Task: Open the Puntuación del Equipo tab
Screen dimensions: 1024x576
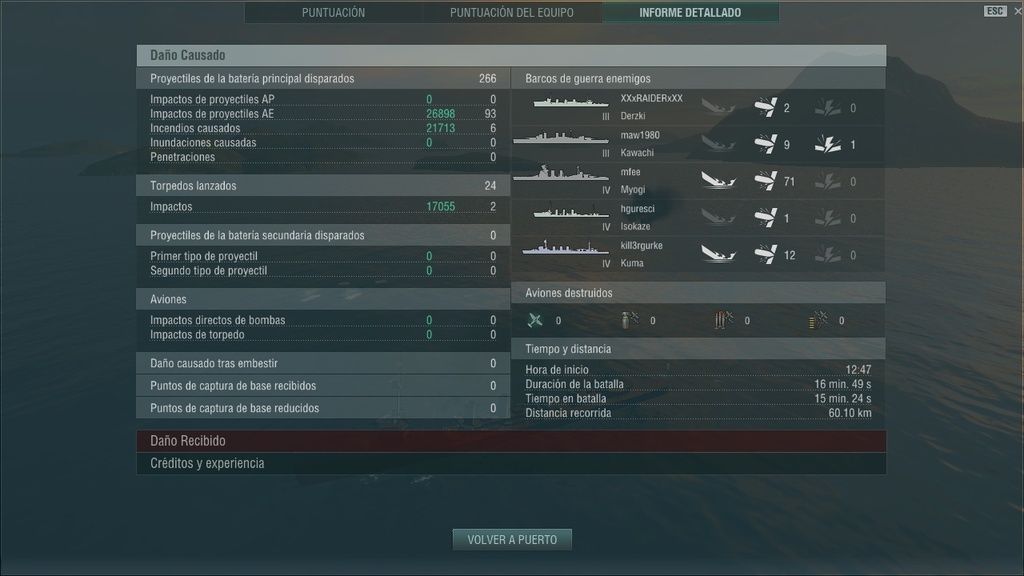Action: (511, 13)
